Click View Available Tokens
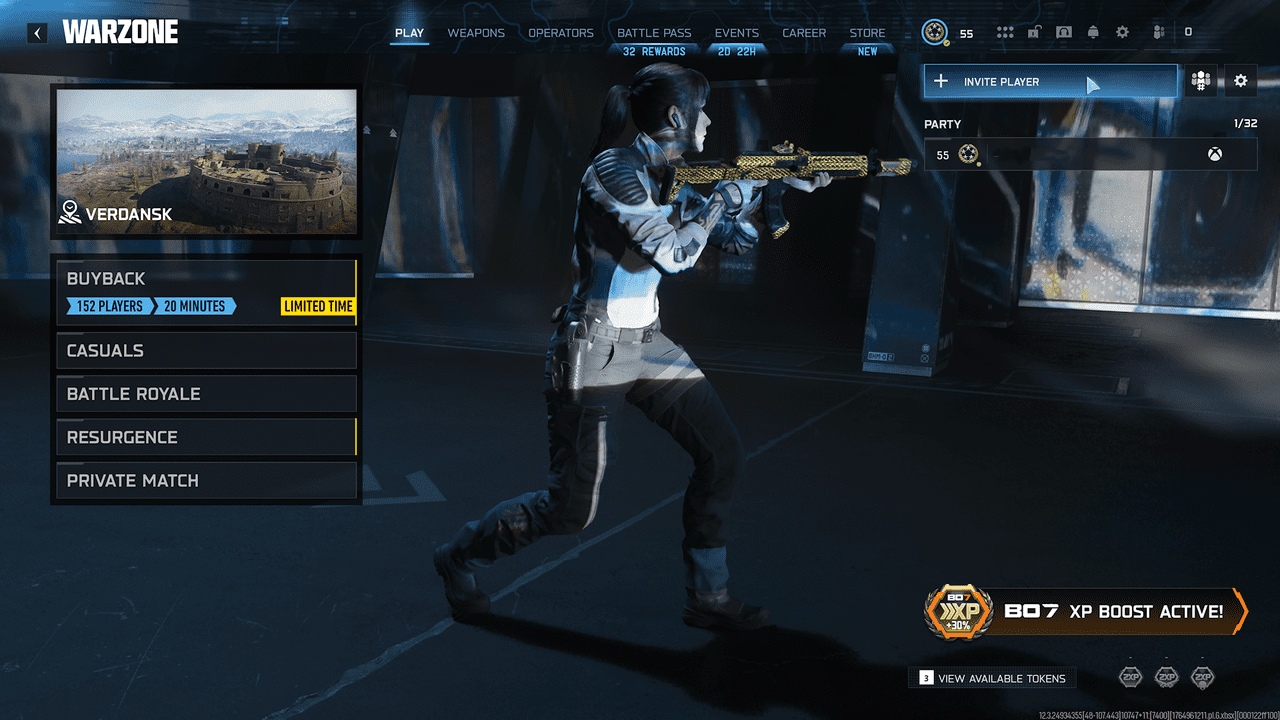Viewport: 1280px width, 720px height. click(991, 677)
